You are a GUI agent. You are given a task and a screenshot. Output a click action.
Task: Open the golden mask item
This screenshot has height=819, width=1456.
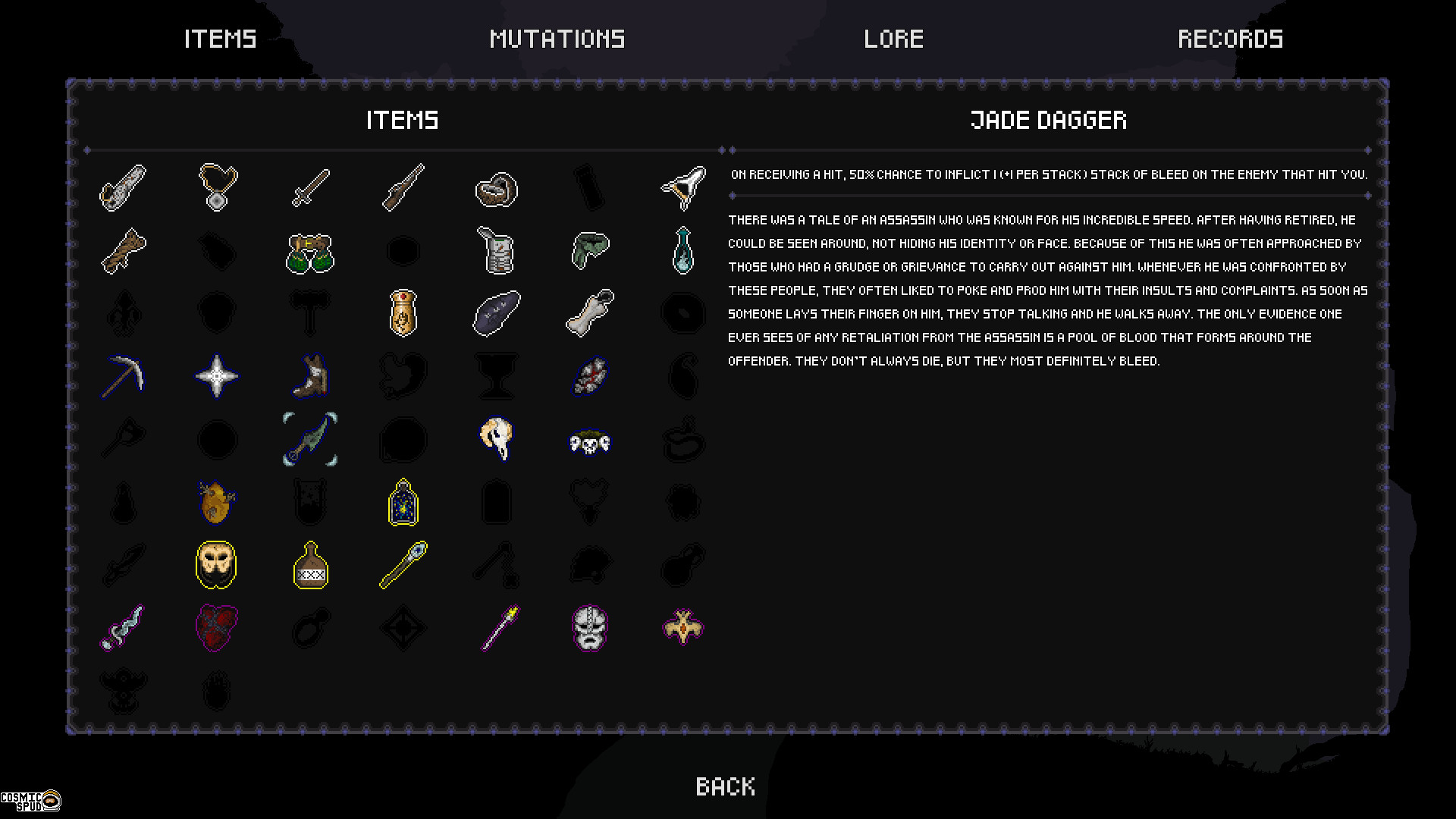point(216,564)
